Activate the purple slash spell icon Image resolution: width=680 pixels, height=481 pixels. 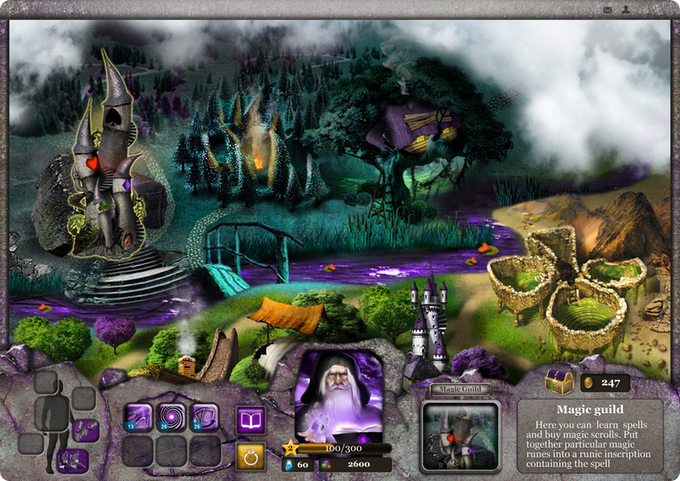pos(138,419)
